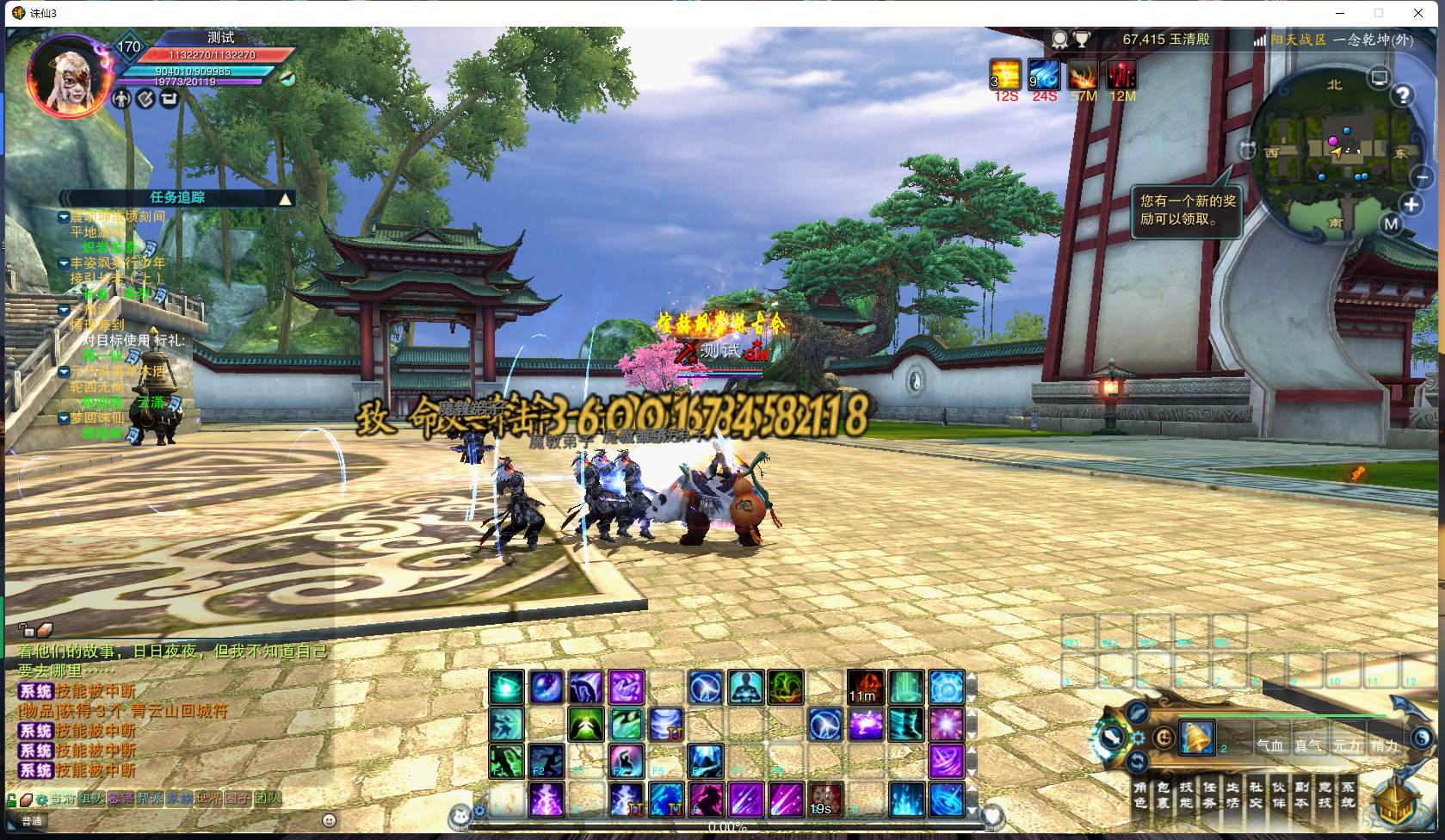The width and height of the screenshot is (1445, 840).
Task: Collapse the 任务追踪 quest tracker
Action: [x=285, y=199]
